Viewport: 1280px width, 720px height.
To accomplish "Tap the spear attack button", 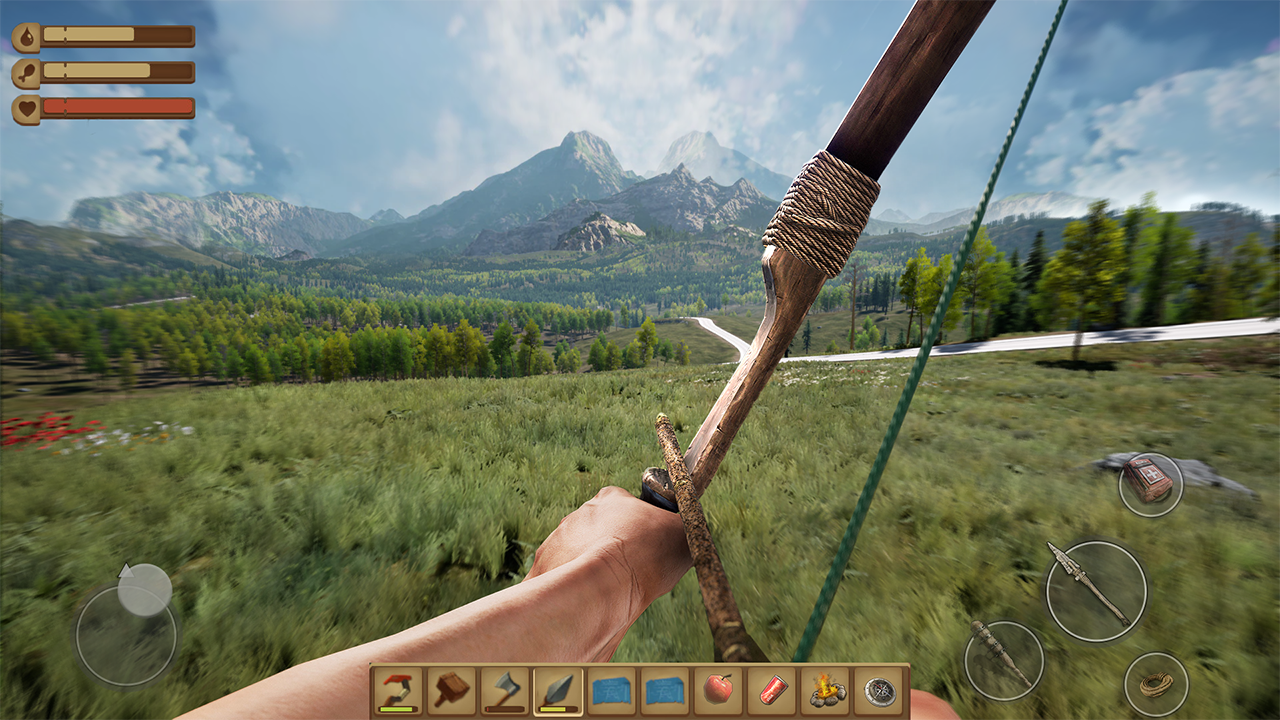I will coord(1095,590).
